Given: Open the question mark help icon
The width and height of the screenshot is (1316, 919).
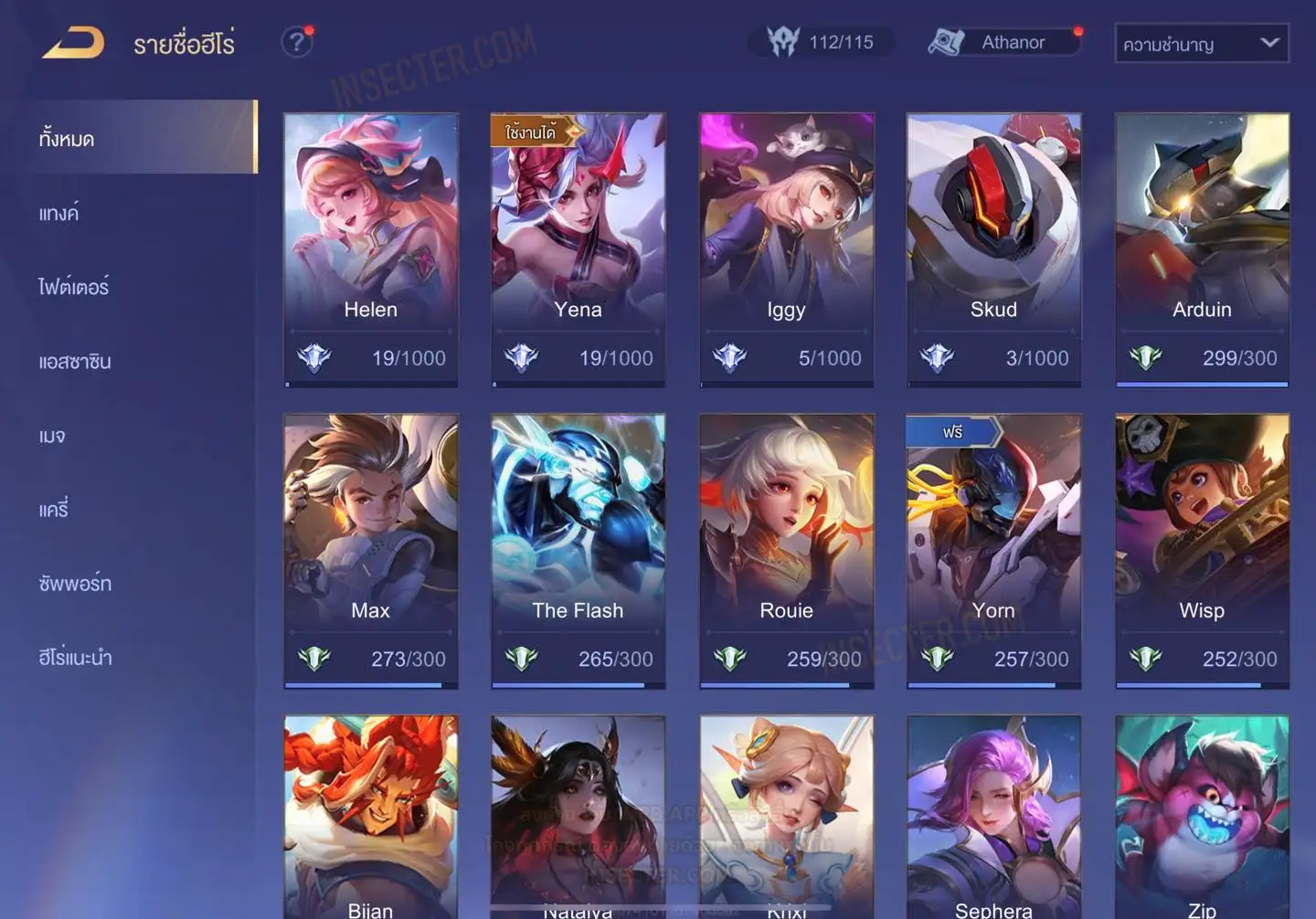Looking at the screenshot, I should tap(296, 42).
